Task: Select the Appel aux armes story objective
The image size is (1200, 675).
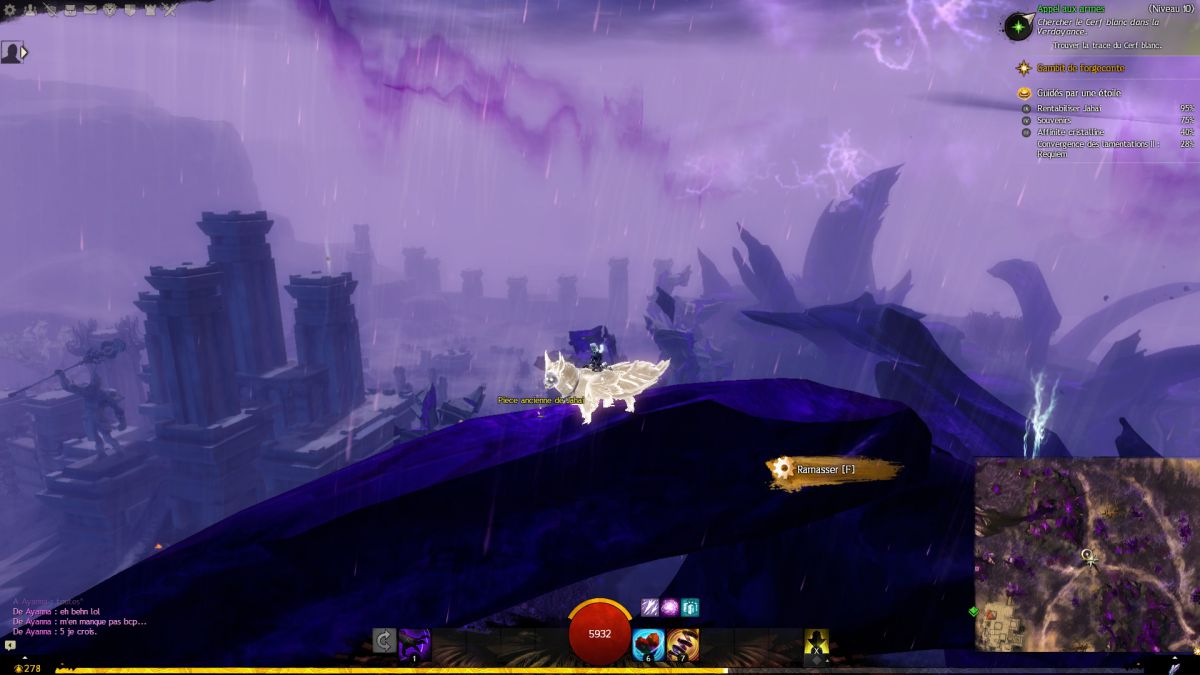Action: click(x=1070, y=9)
